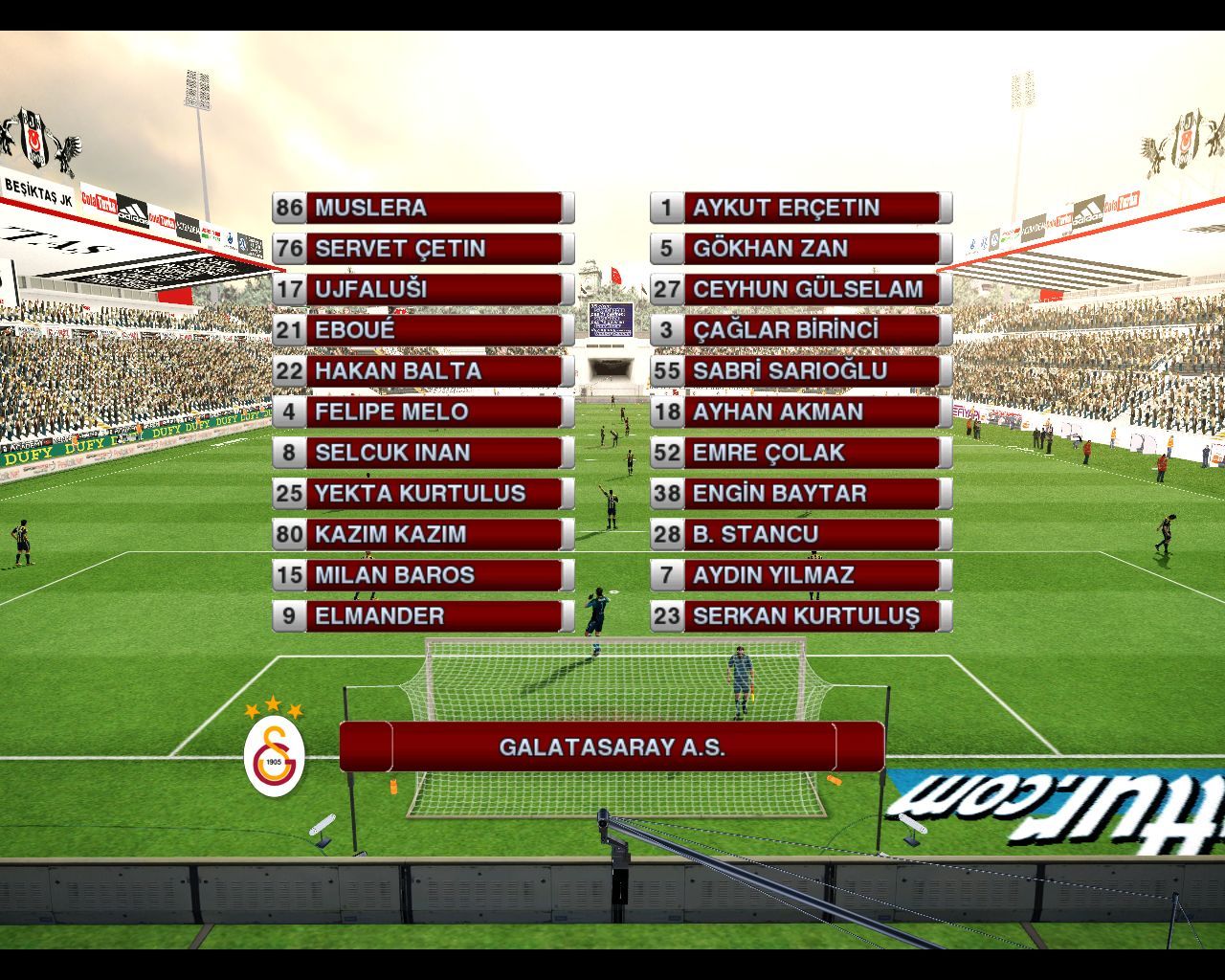Select the Sabri Sarıoğlu entry
The height and width of the screenshot is (980, 1225).
click(x=801, y=371)
